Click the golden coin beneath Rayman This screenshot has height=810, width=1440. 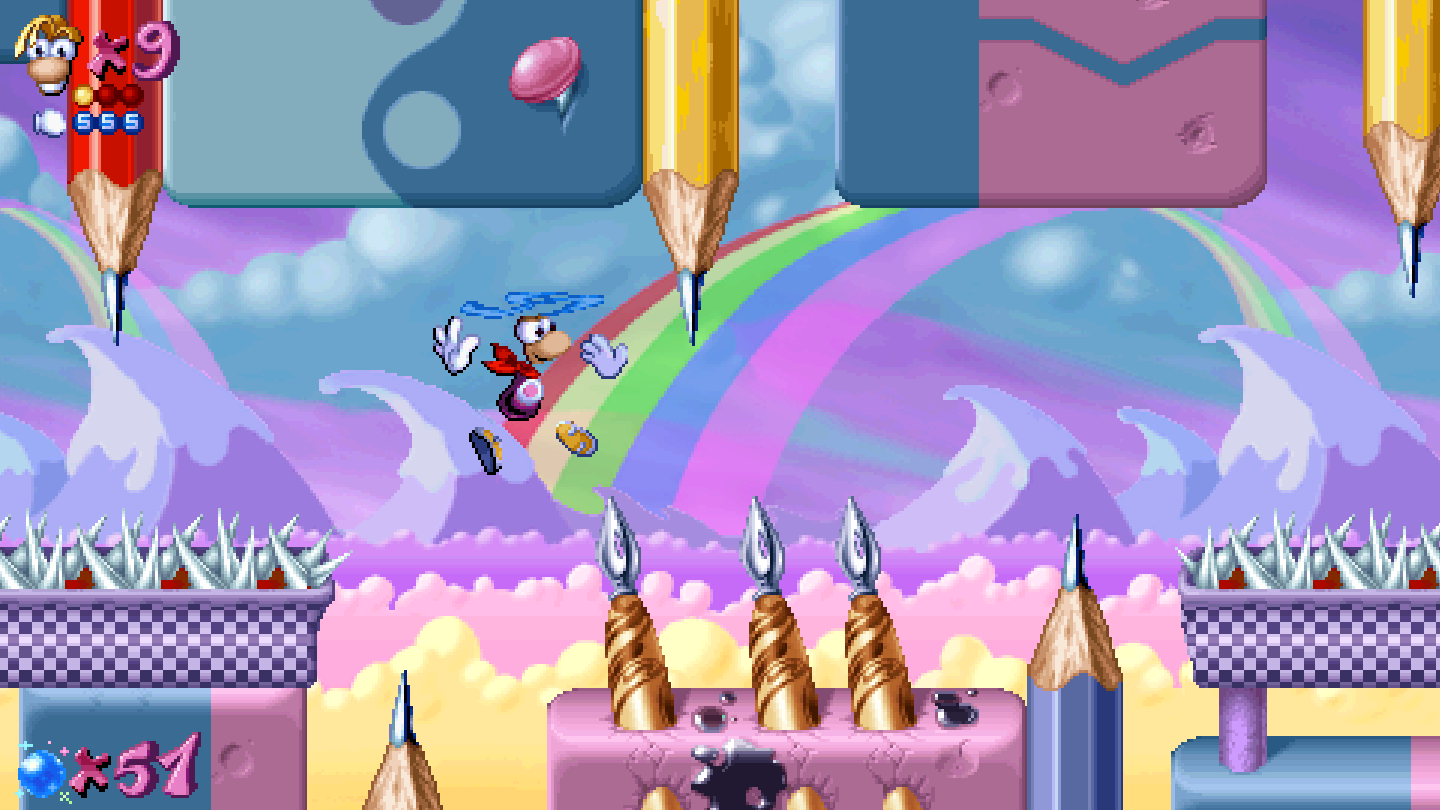point(575,440)
